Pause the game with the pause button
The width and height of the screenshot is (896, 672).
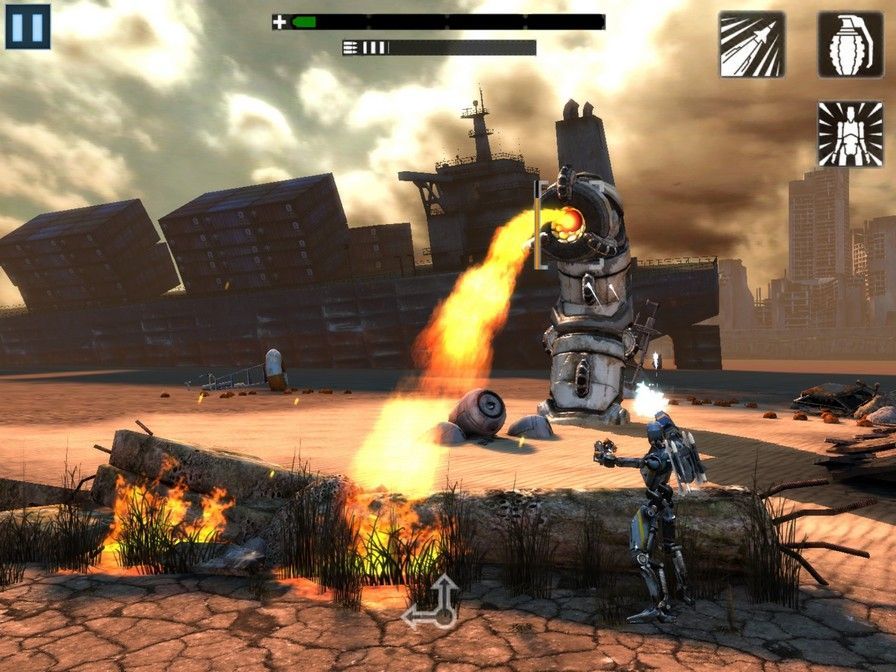tap(28, 27)
